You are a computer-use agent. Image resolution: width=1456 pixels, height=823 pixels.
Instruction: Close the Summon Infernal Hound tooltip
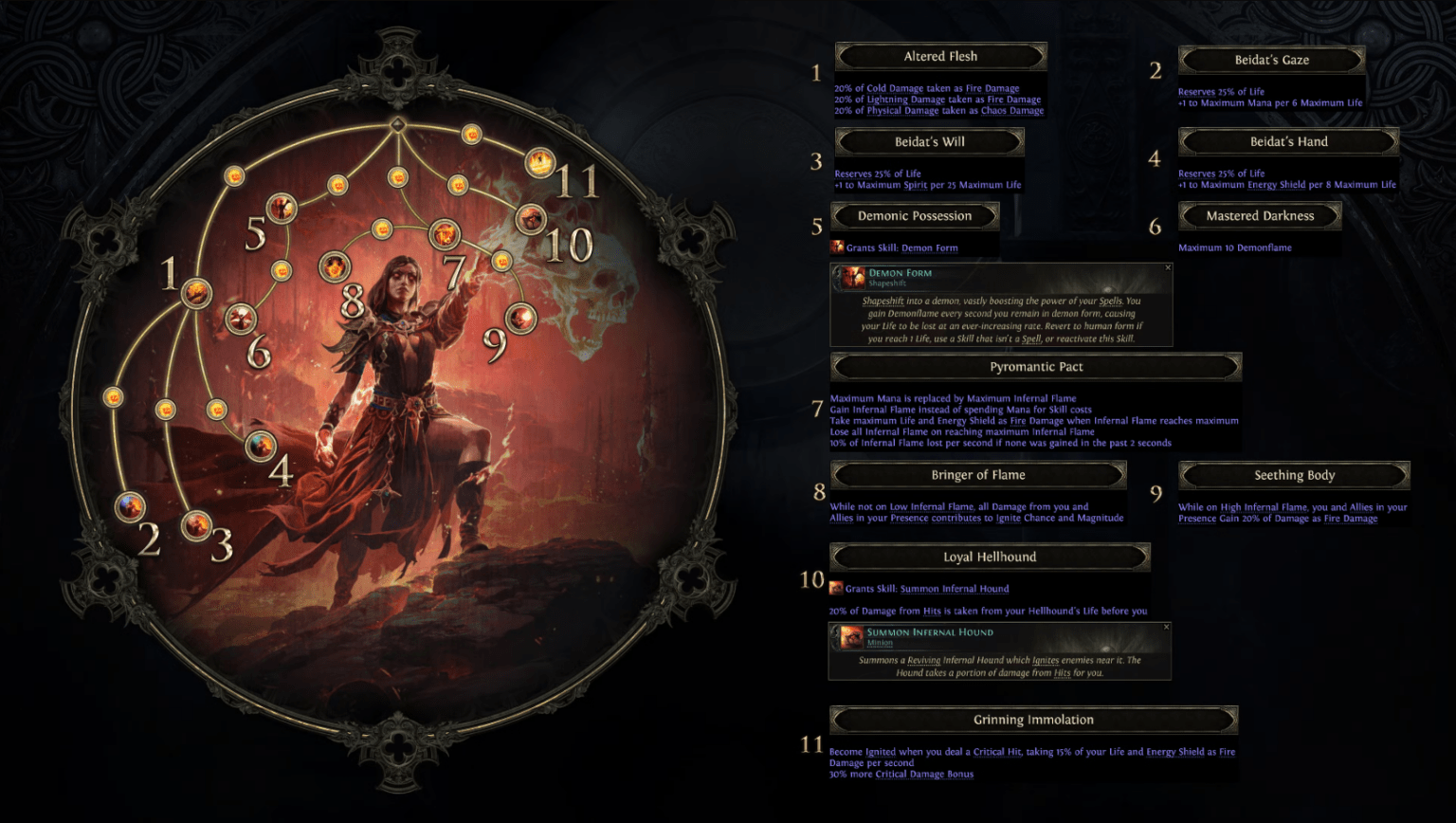click(x=1165, y=628)
